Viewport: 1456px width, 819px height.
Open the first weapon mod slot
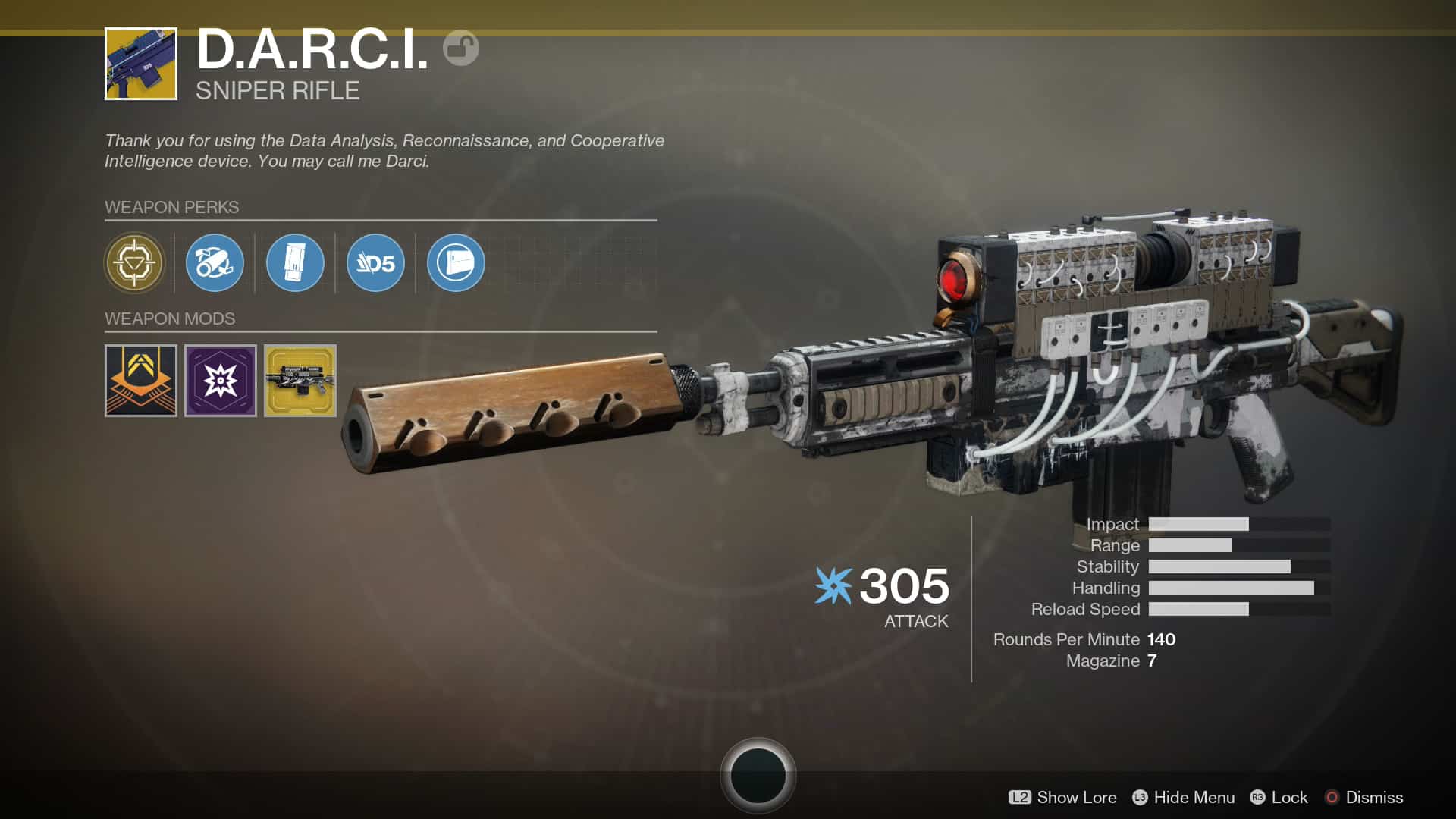click(140, 380)
